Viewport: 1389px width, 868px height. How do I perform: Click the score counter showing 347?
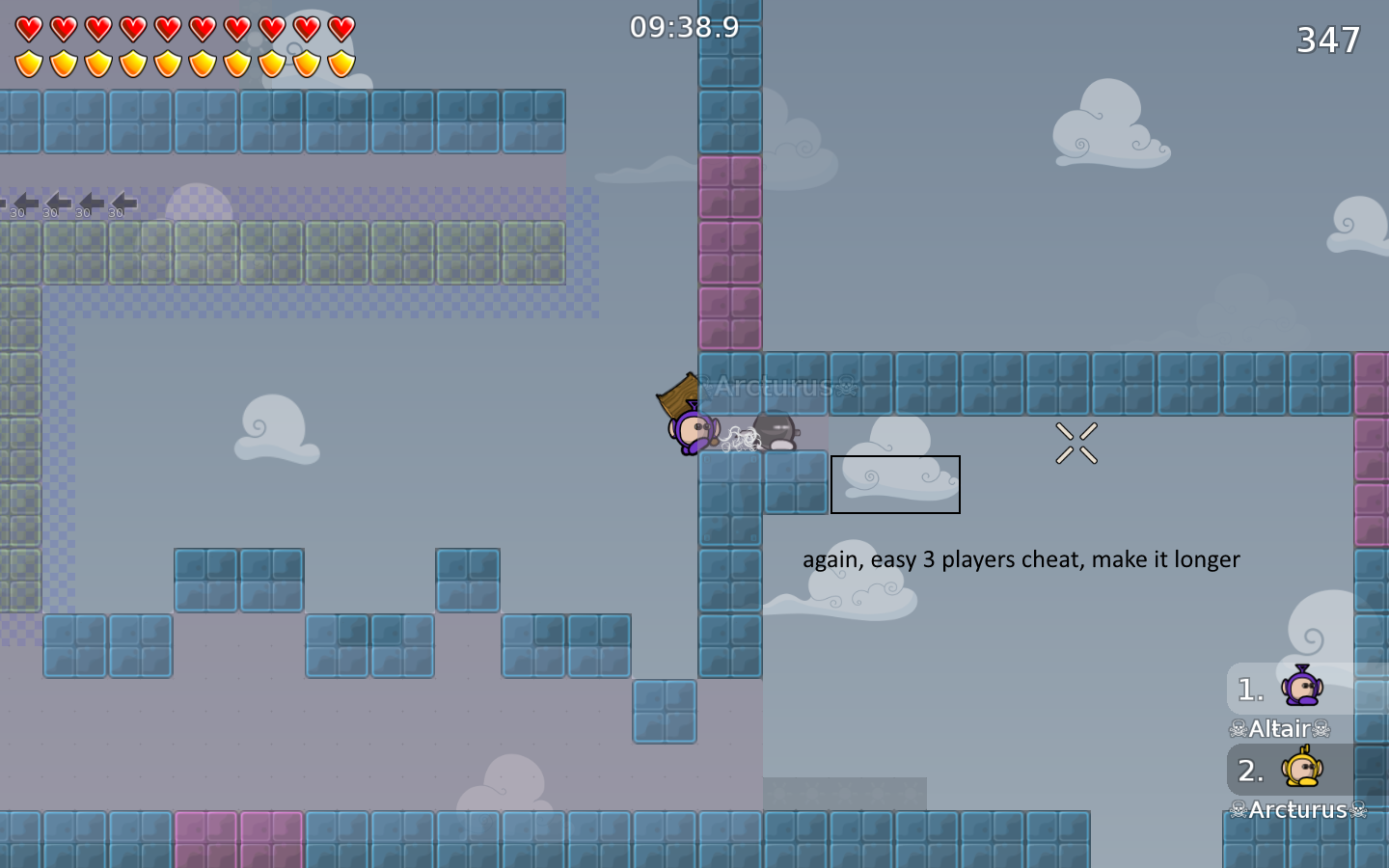tap(1328, 41)
